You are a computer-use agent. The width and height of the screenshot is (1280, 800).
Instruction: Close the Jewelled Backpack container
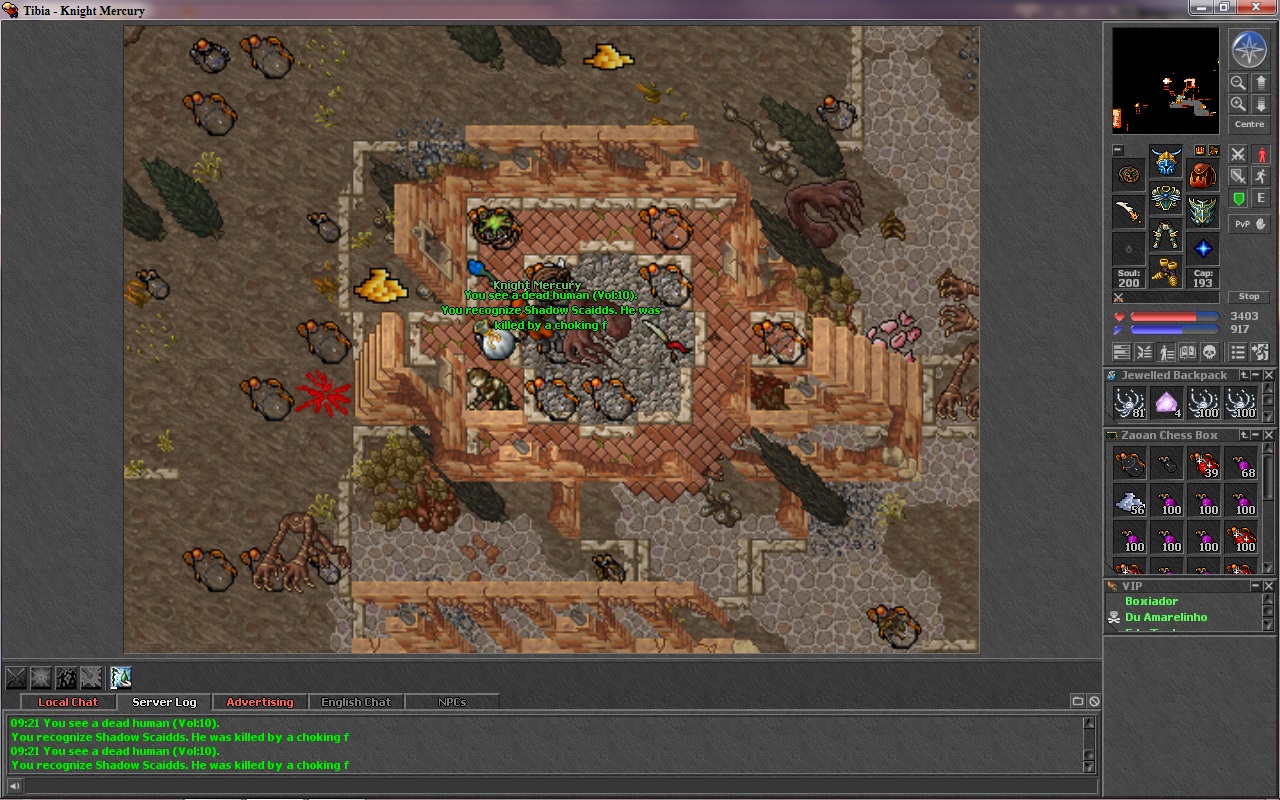(1269, 375)
